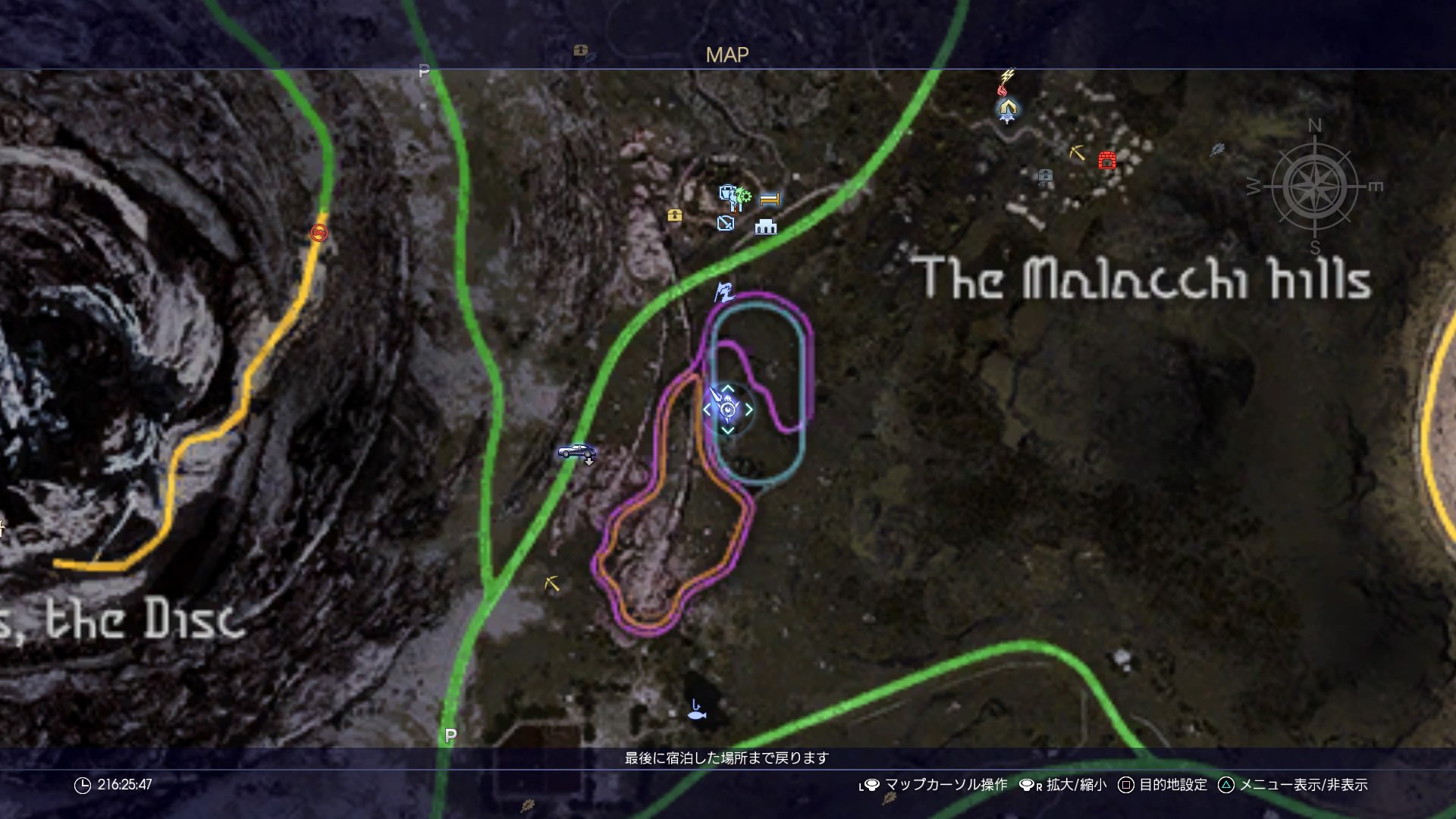Select the white arched outpost building icon
The width and height of the screenshot is (1456, 819).
[766, 226]
